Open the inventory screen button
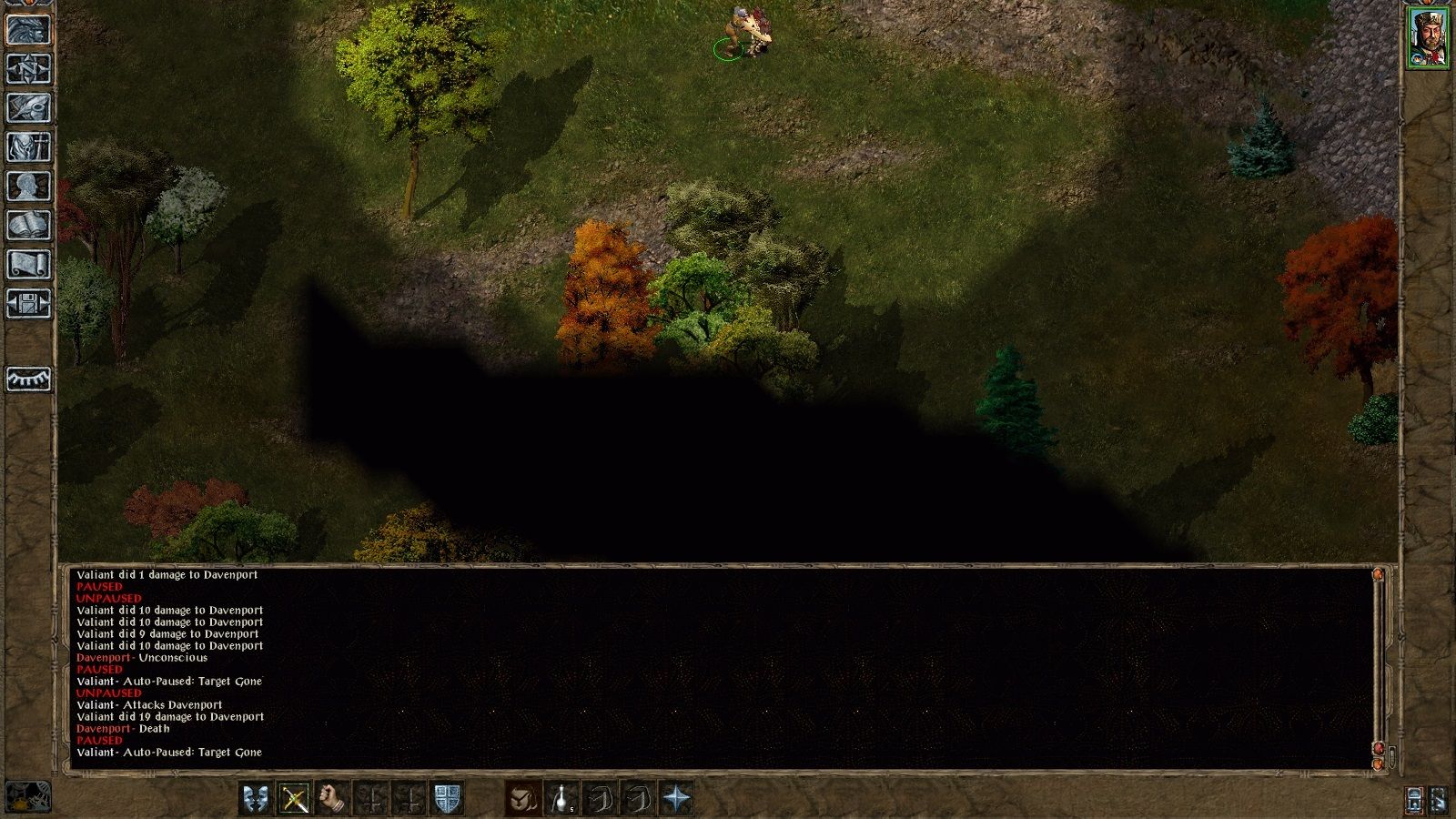This screenshot has height=819, width=1456. point(28,147)
